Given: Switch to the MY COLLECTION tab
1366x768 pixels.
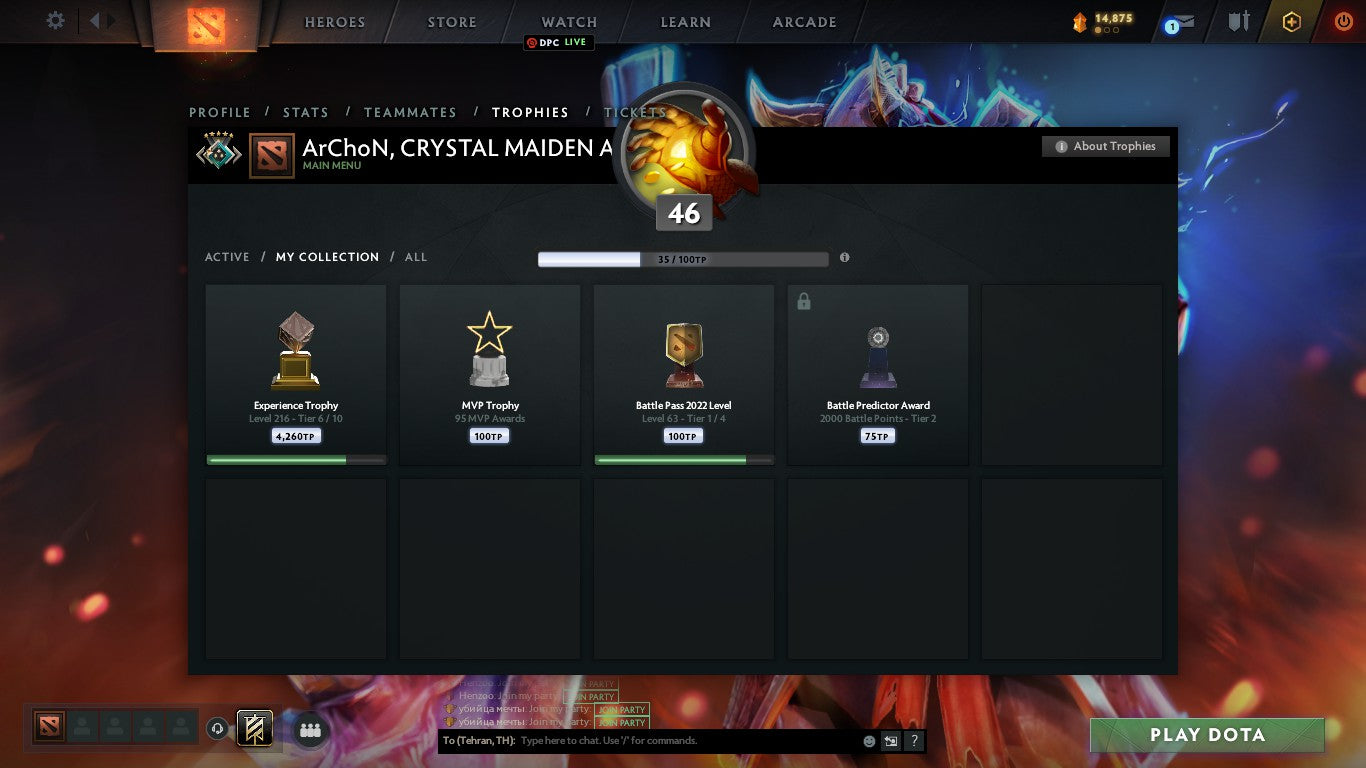Looking at the screenshot, I should tap(327, 257).
